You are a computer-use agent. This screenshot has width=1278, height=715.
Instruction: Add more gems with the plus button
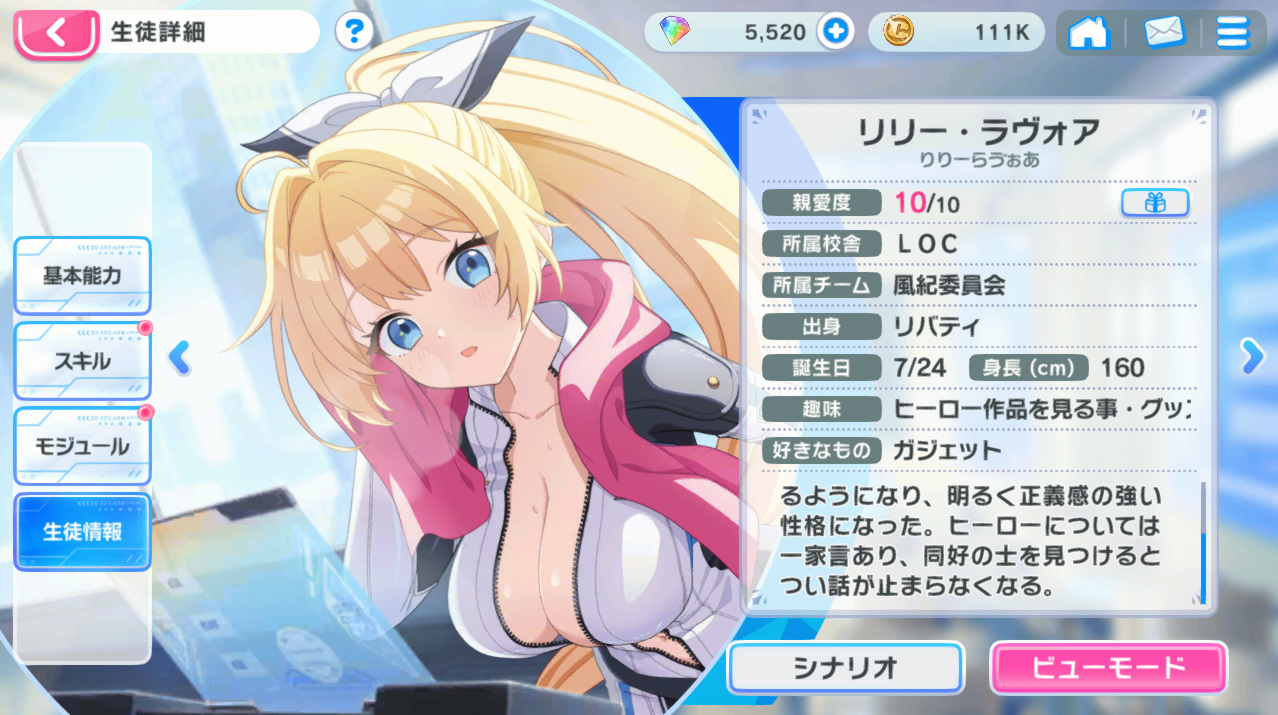[x=834, y=32]
